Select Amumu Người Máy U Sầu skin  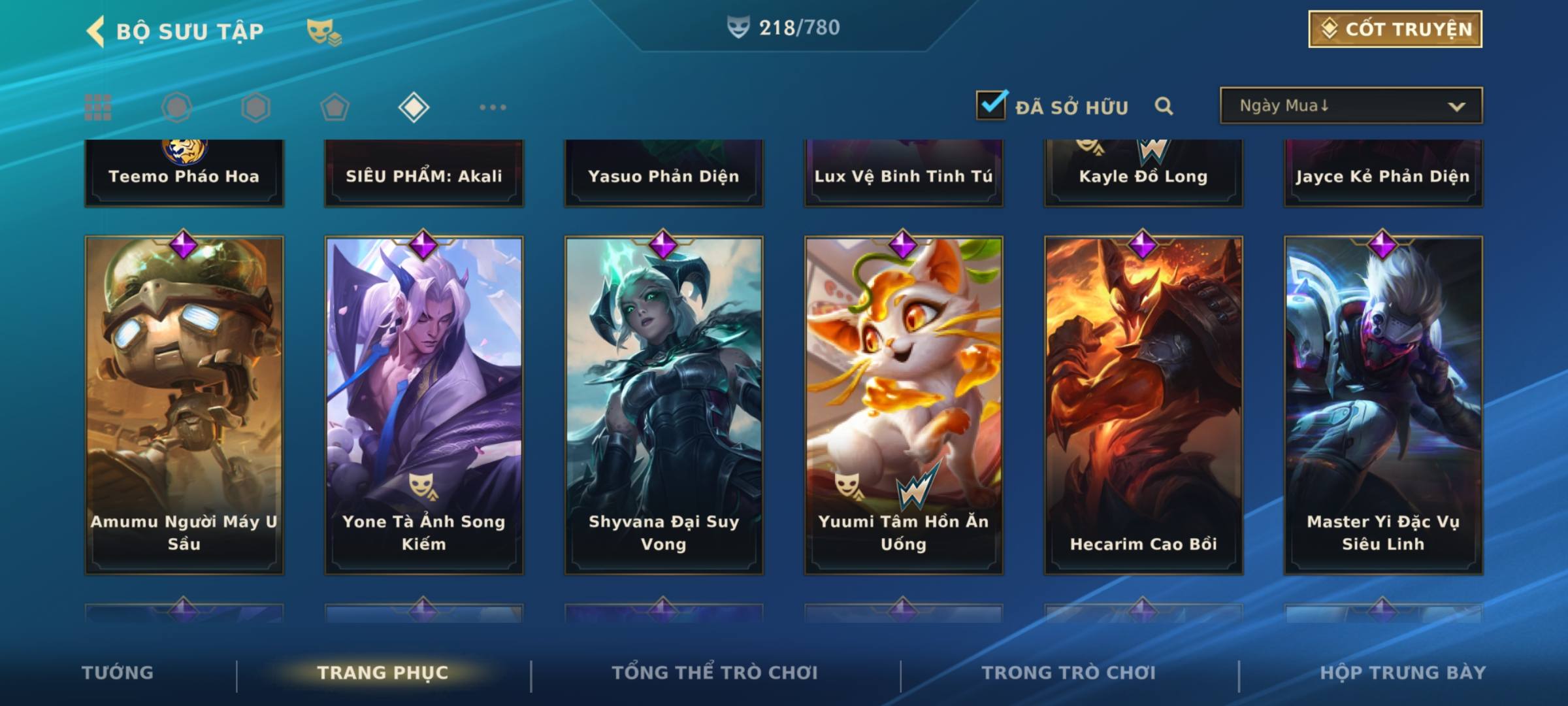tap(184, 405)
